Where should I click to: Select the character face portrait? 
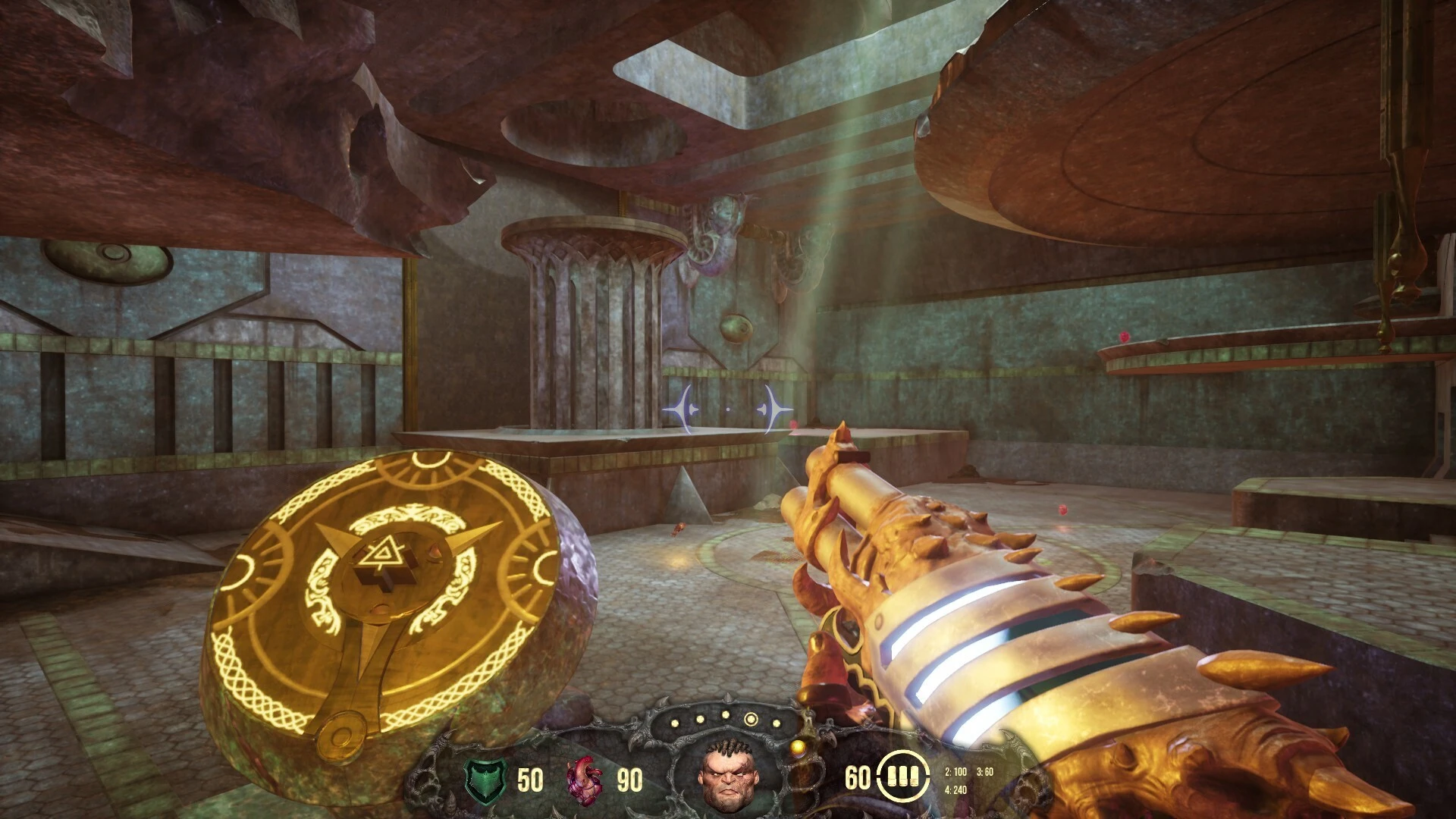pos(726,776)
